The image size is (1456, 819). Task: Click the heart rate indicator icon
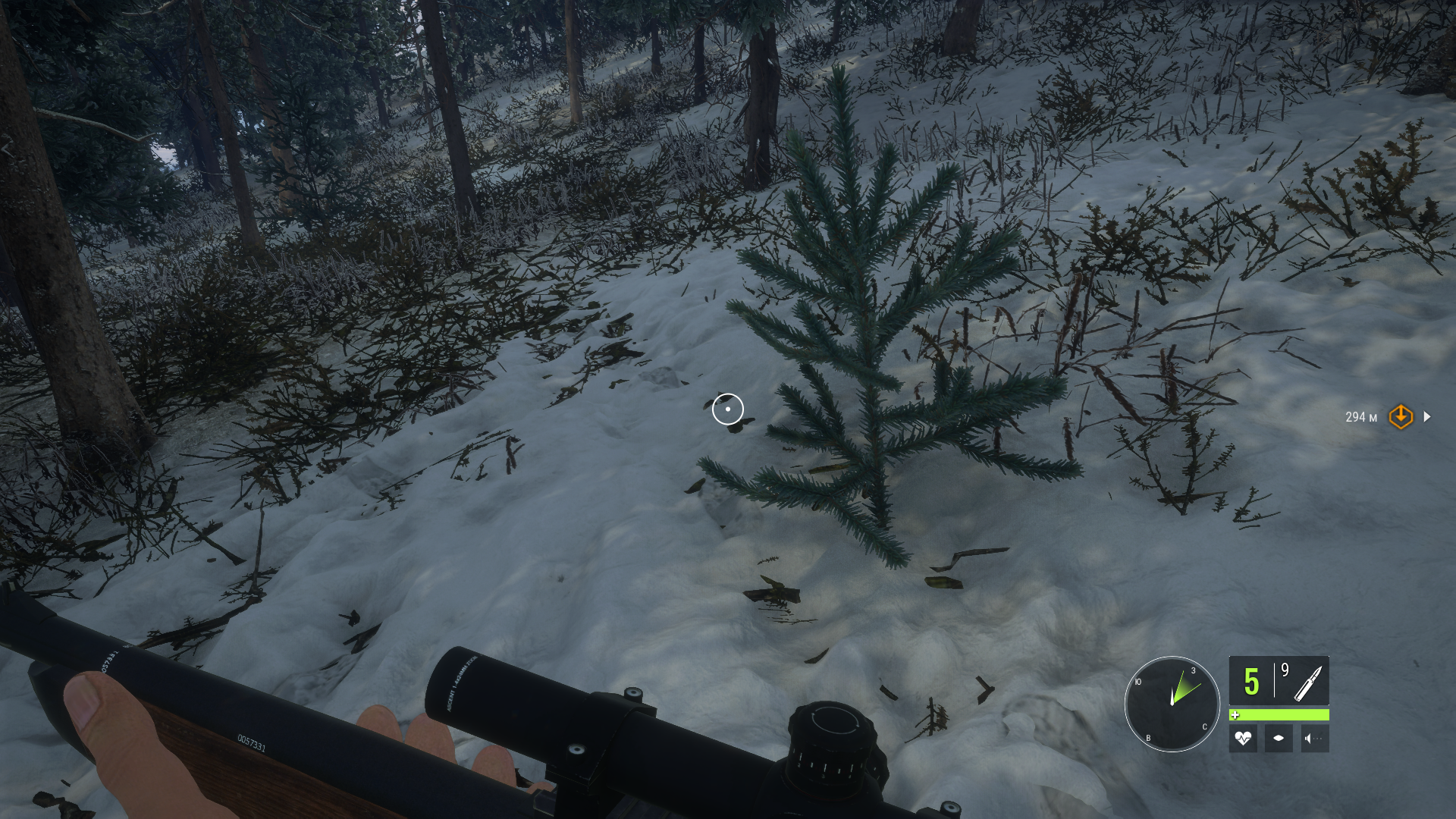(x=1243, y=738)
